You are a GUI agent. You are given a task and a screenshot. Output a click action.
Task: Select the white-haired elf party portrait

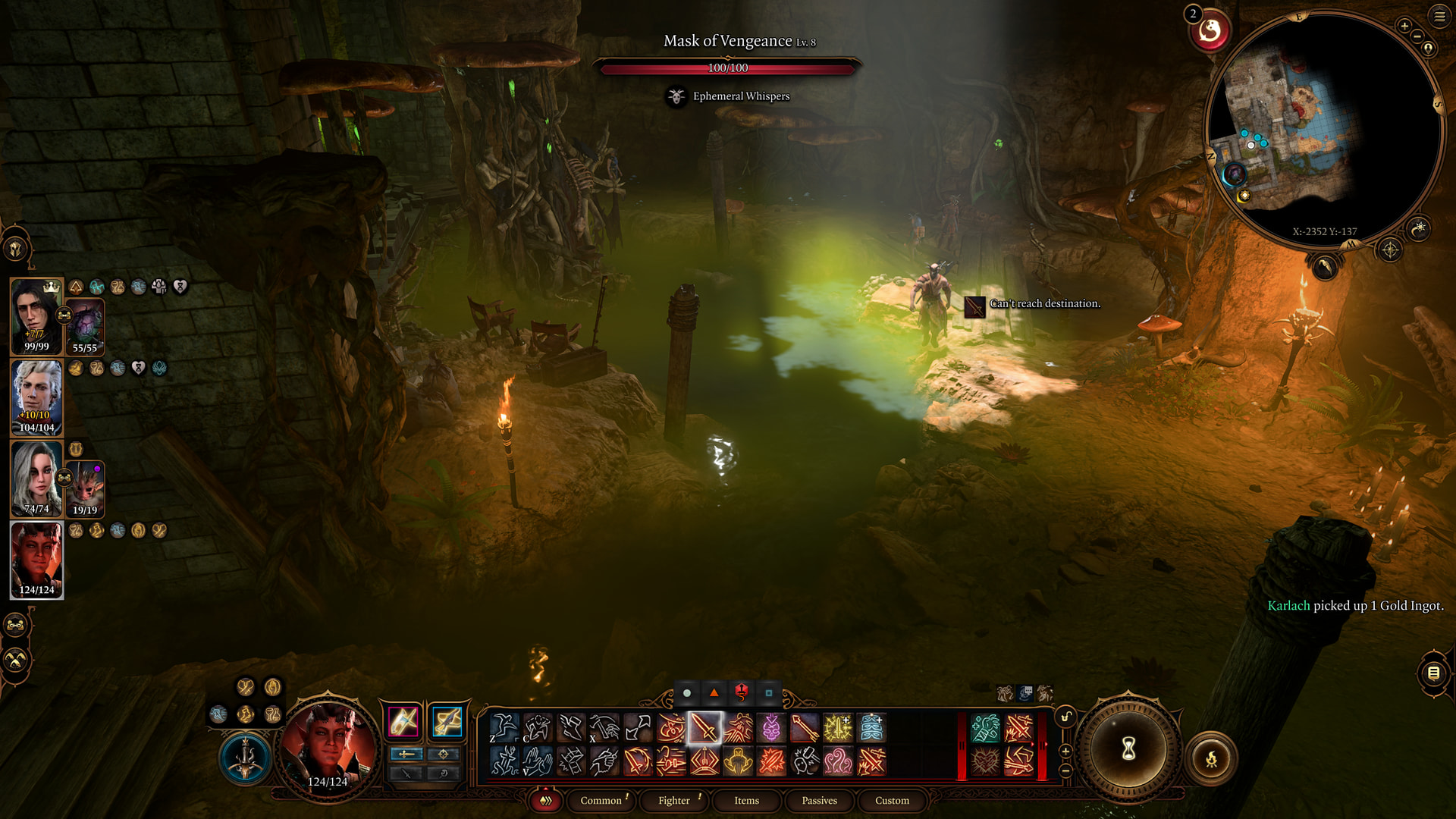pos(36,397)
